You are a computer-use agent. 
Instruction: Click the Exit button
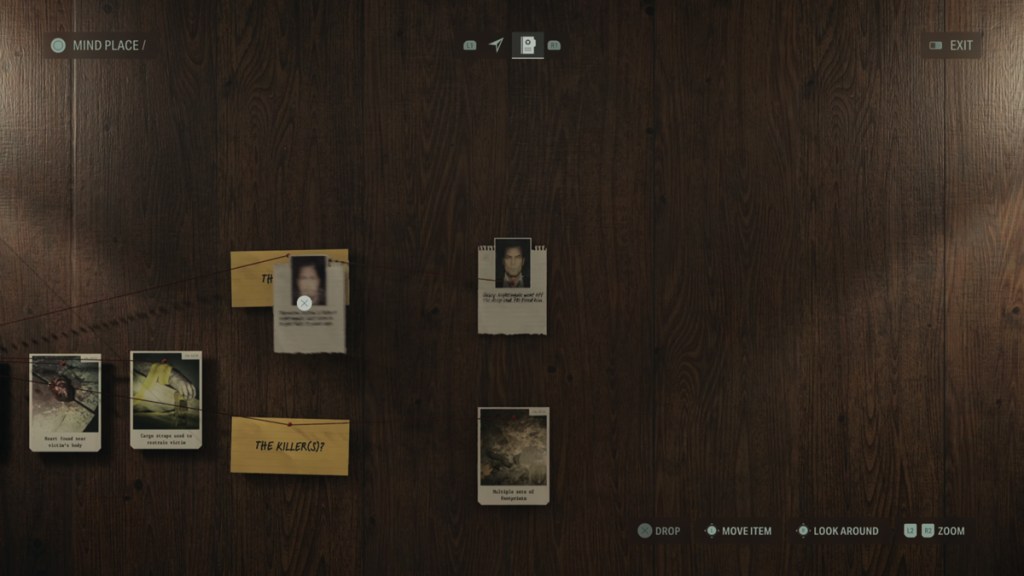click(951, 45)
